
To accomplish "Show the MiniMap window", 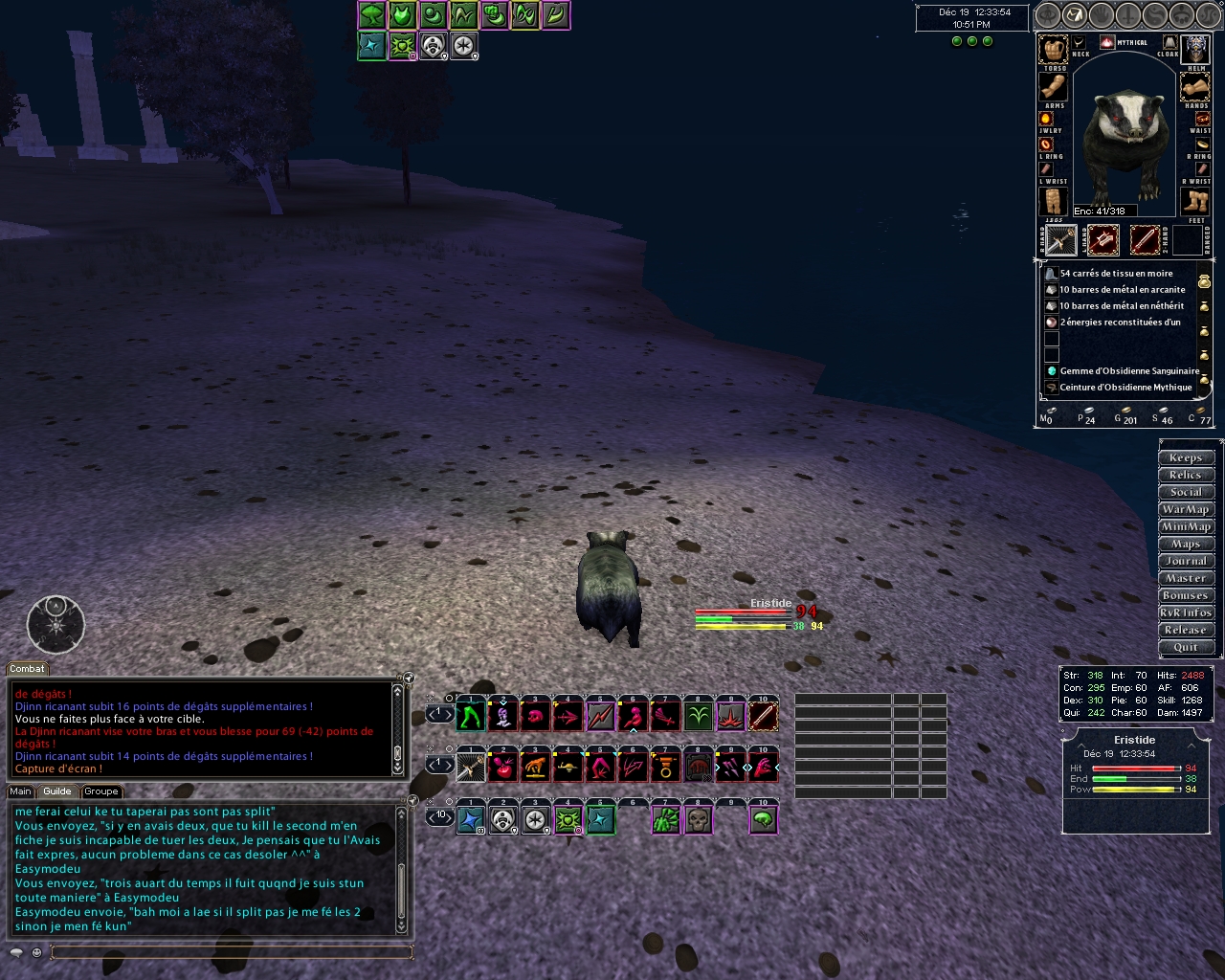I will 1186,526.
